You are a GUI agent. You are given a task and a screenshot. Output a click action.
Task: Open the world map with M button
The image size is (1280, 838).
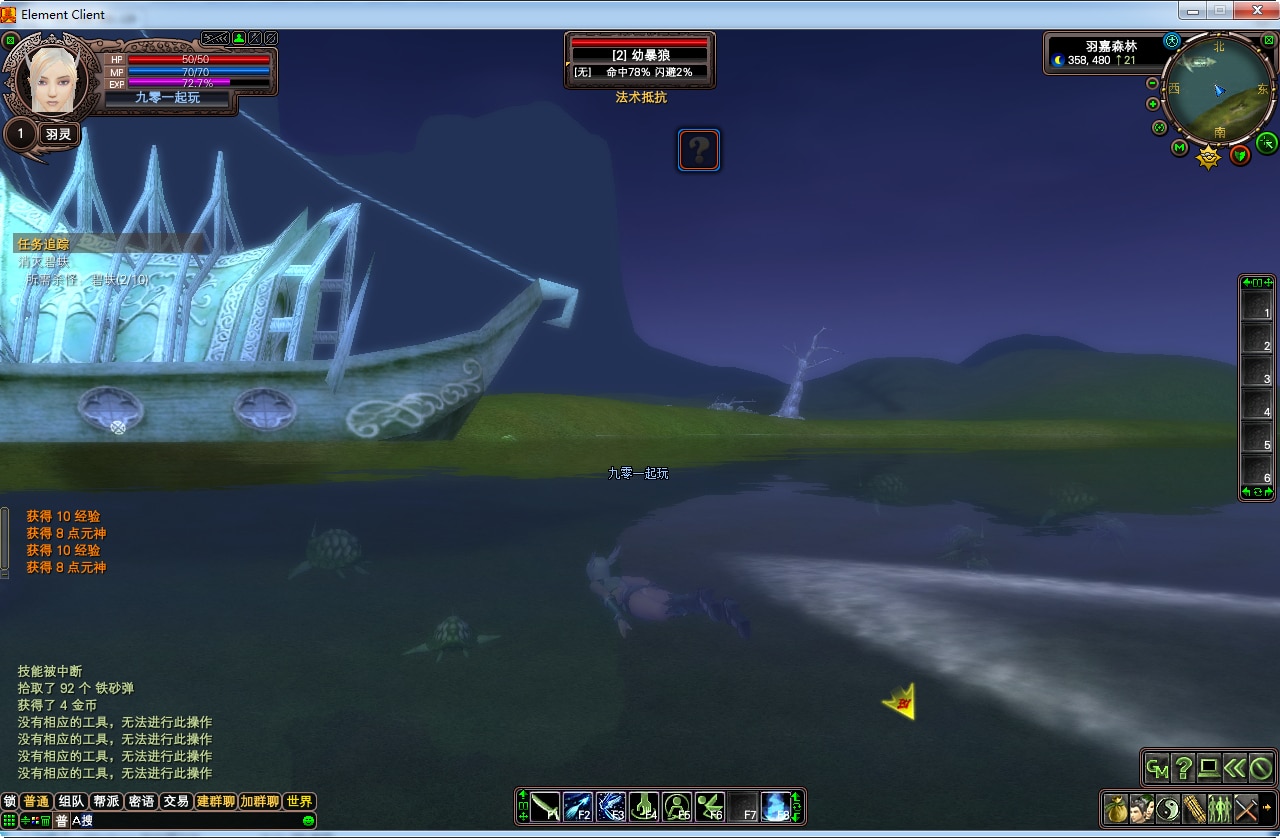point(1179,148)
